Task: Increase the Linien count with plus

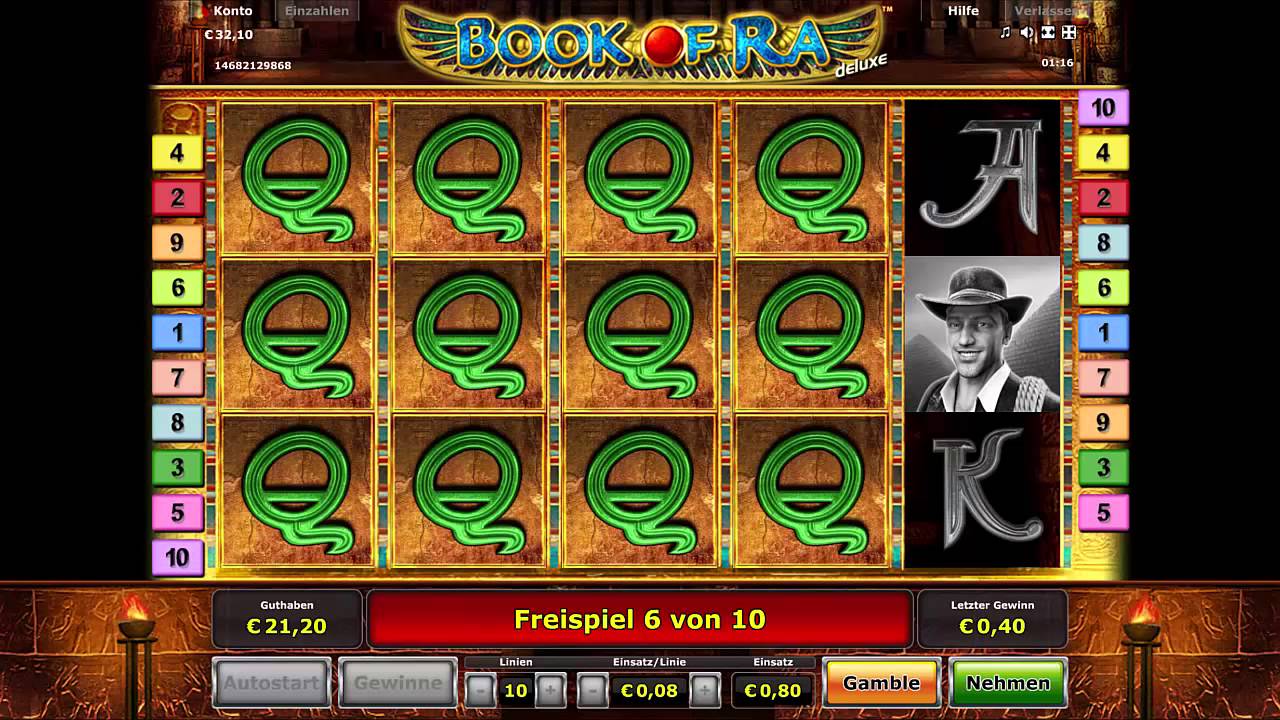Action: [550, 690]
